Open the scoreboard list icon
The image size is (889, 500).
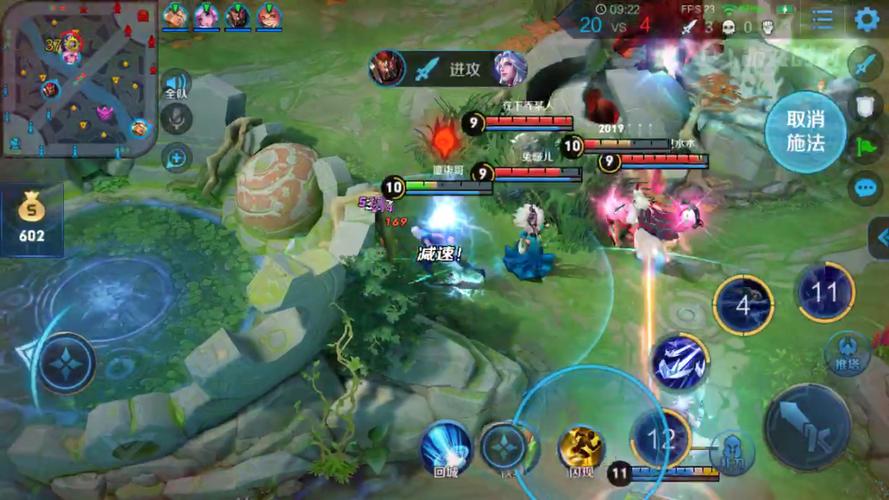click(x=822, y=18)
